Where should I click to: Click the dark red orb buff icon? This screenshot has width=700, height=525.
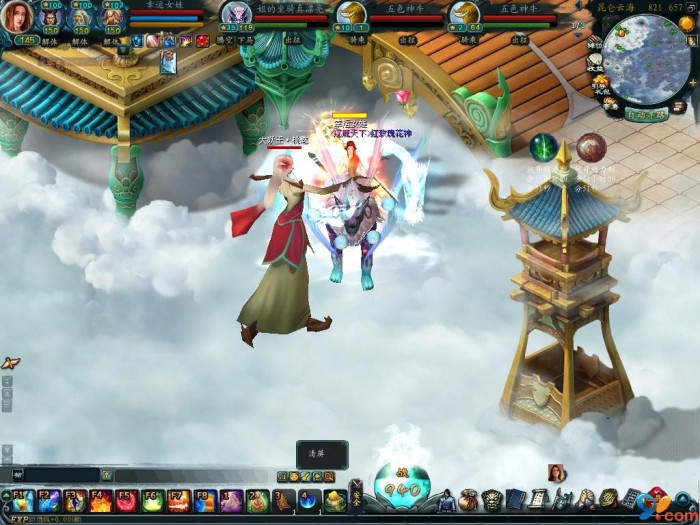pos(591,147)
